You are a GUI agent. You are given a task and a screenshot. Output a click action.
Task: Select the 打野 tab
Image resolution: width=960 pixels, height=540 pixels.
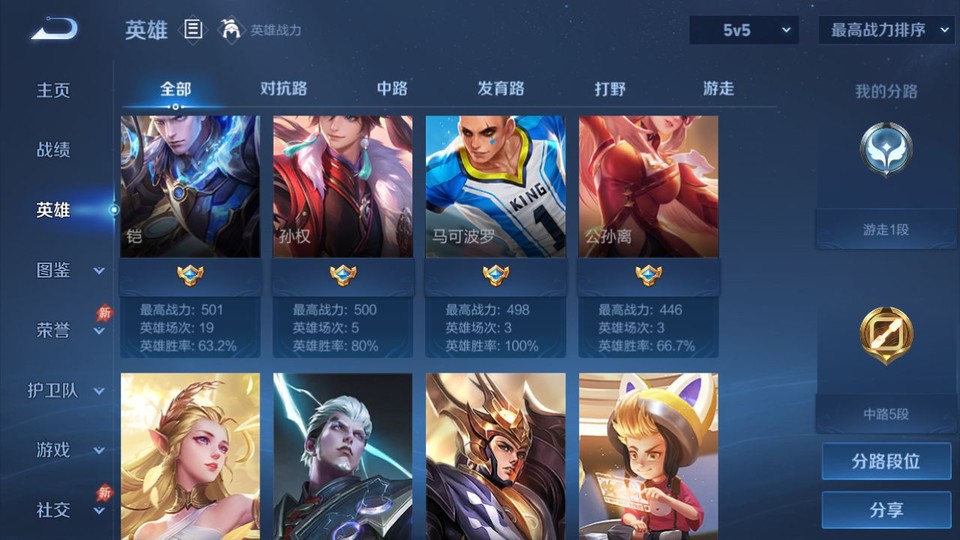coord(610,88)
